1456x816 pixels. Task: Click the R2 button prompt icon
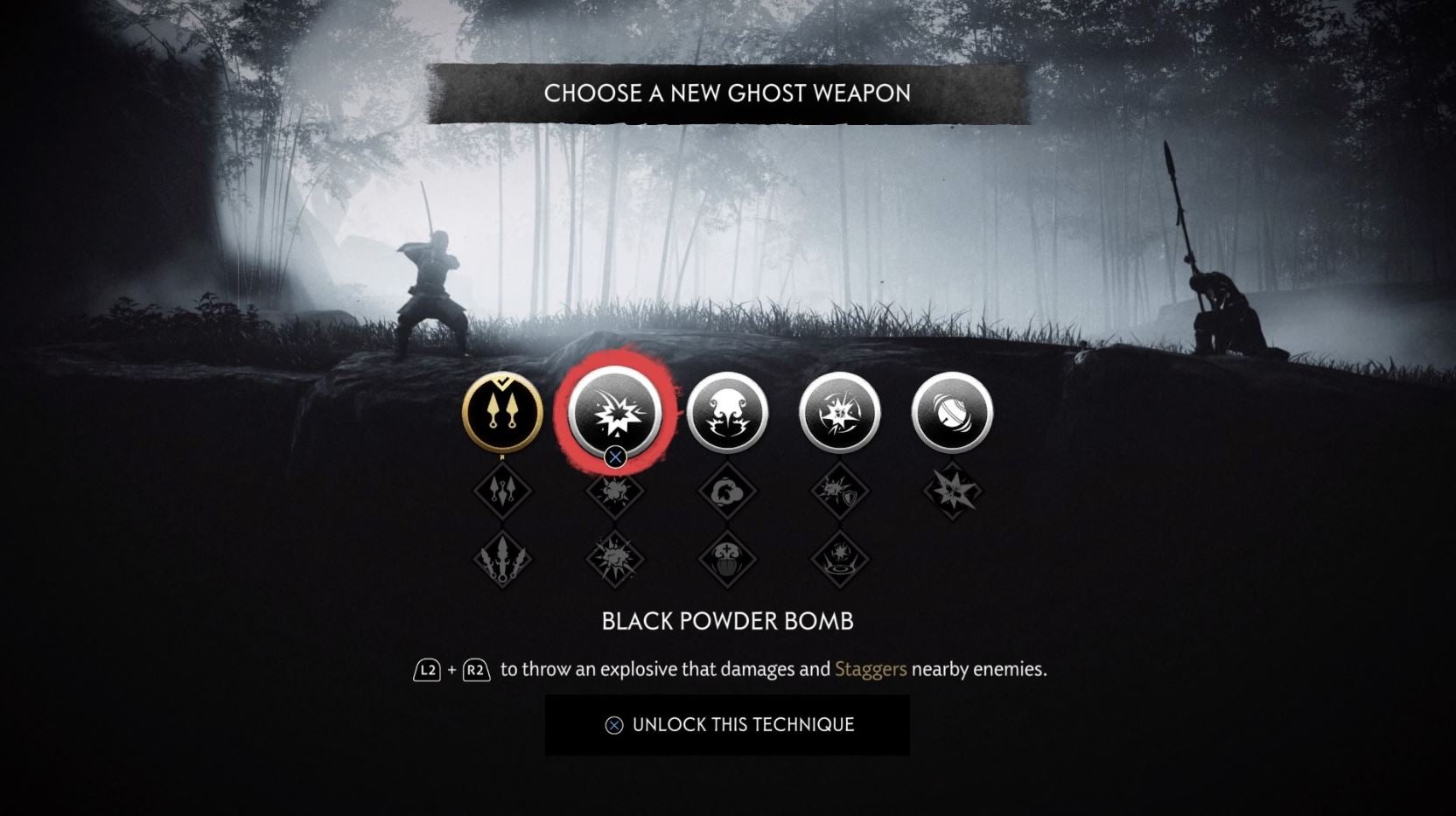click(475, 668)
